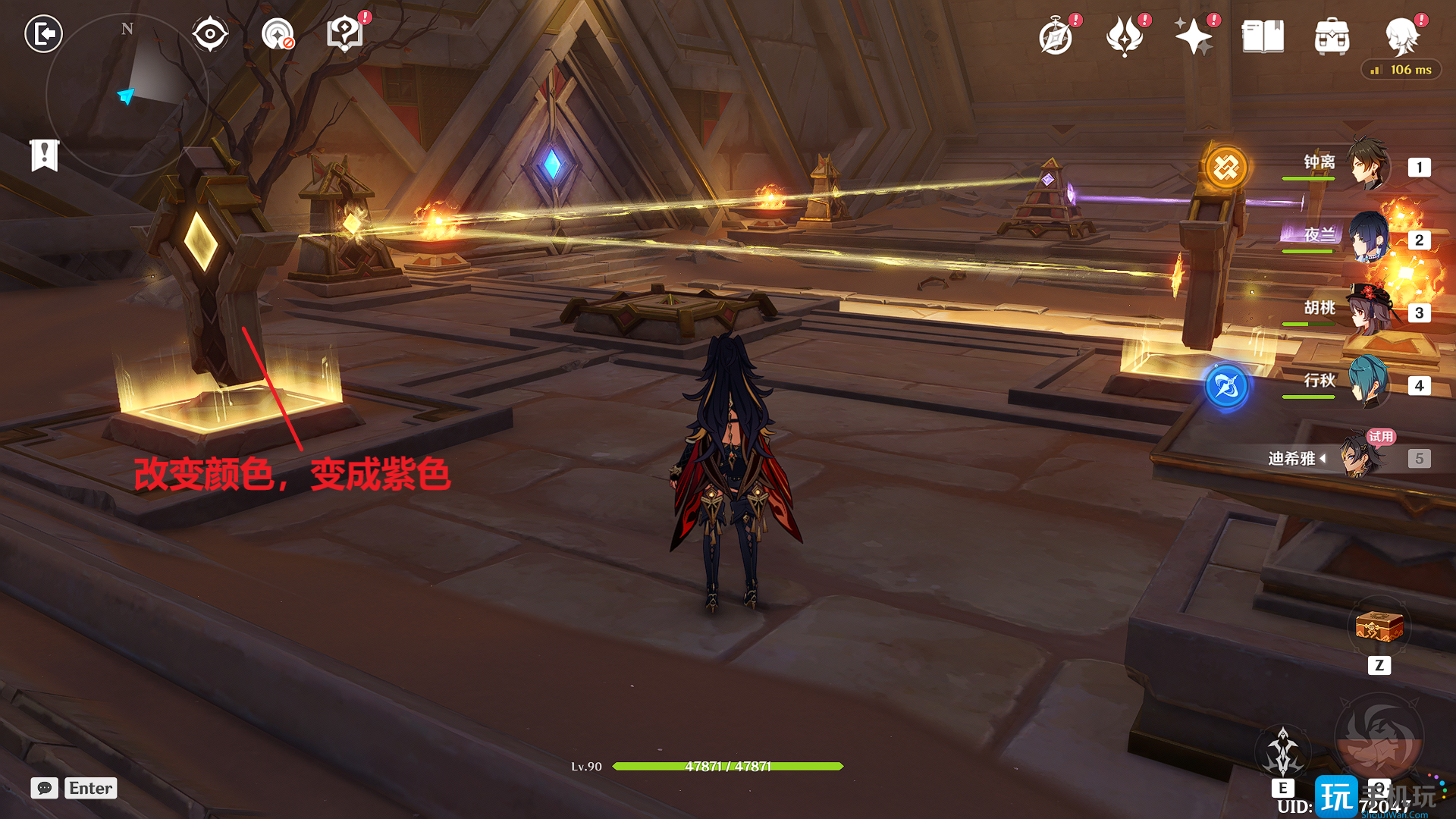Open the inventory backpack icon
The height and width of the screenshot is (819, 1456).
pyautogui.click(x=1332, y=36)
